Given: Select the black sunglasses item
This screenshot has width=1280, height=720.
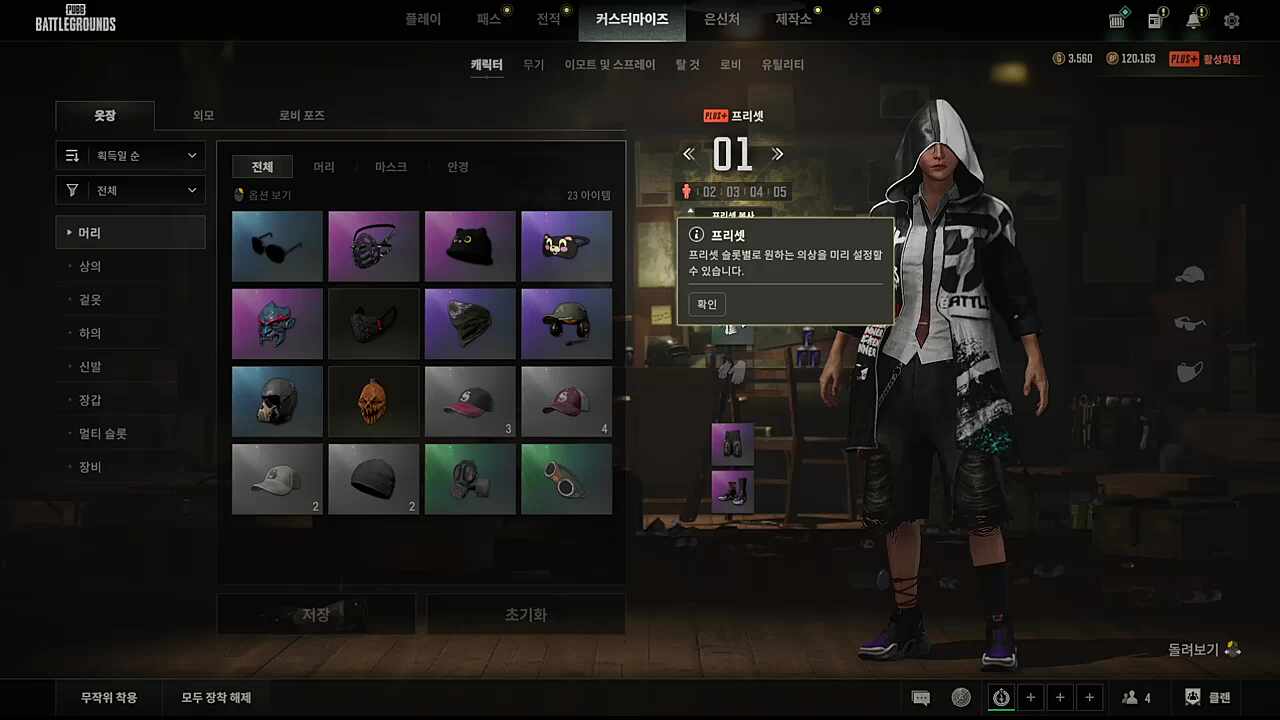Looking at the screenshot, I should (x=277, y=246).
